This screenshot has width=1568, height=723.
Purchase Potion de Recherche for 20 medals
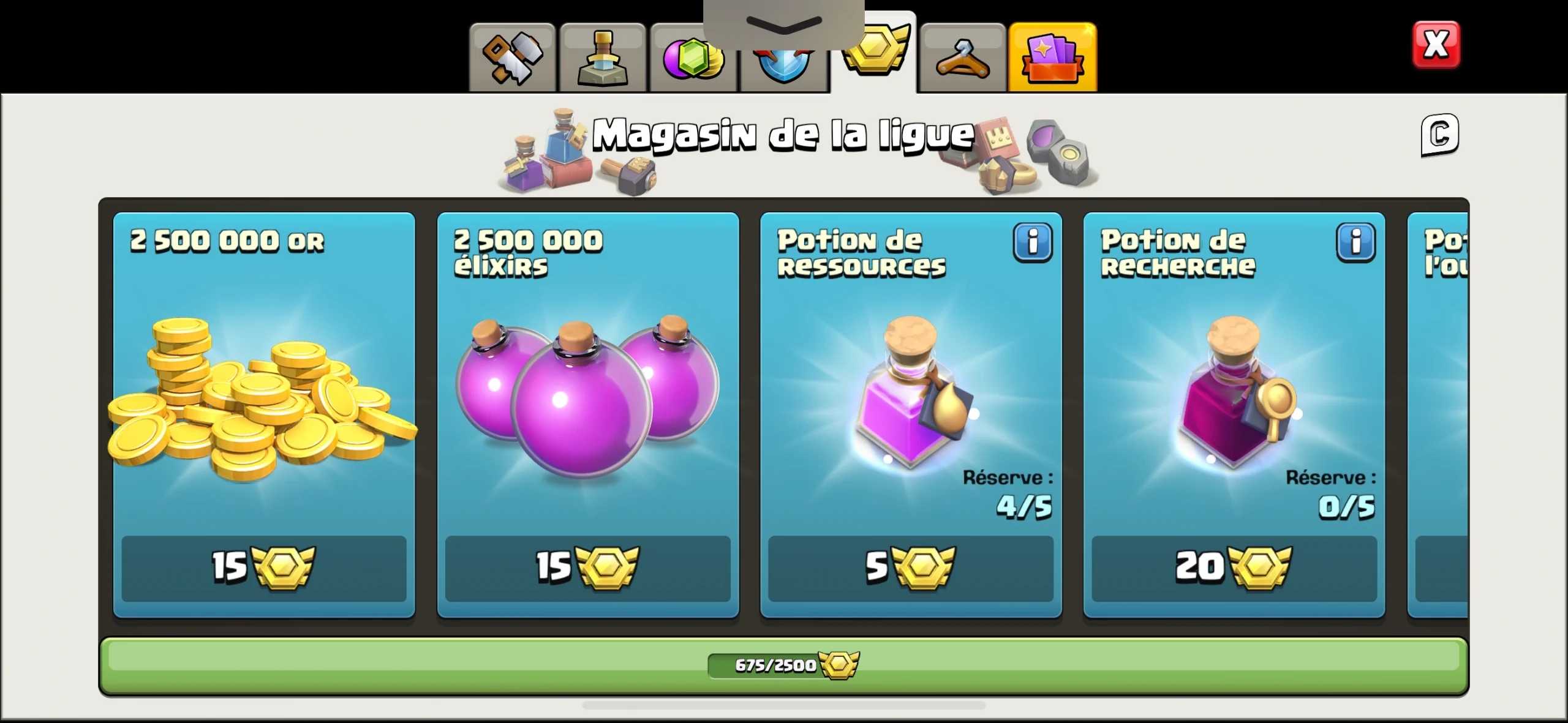[1234, 569]
